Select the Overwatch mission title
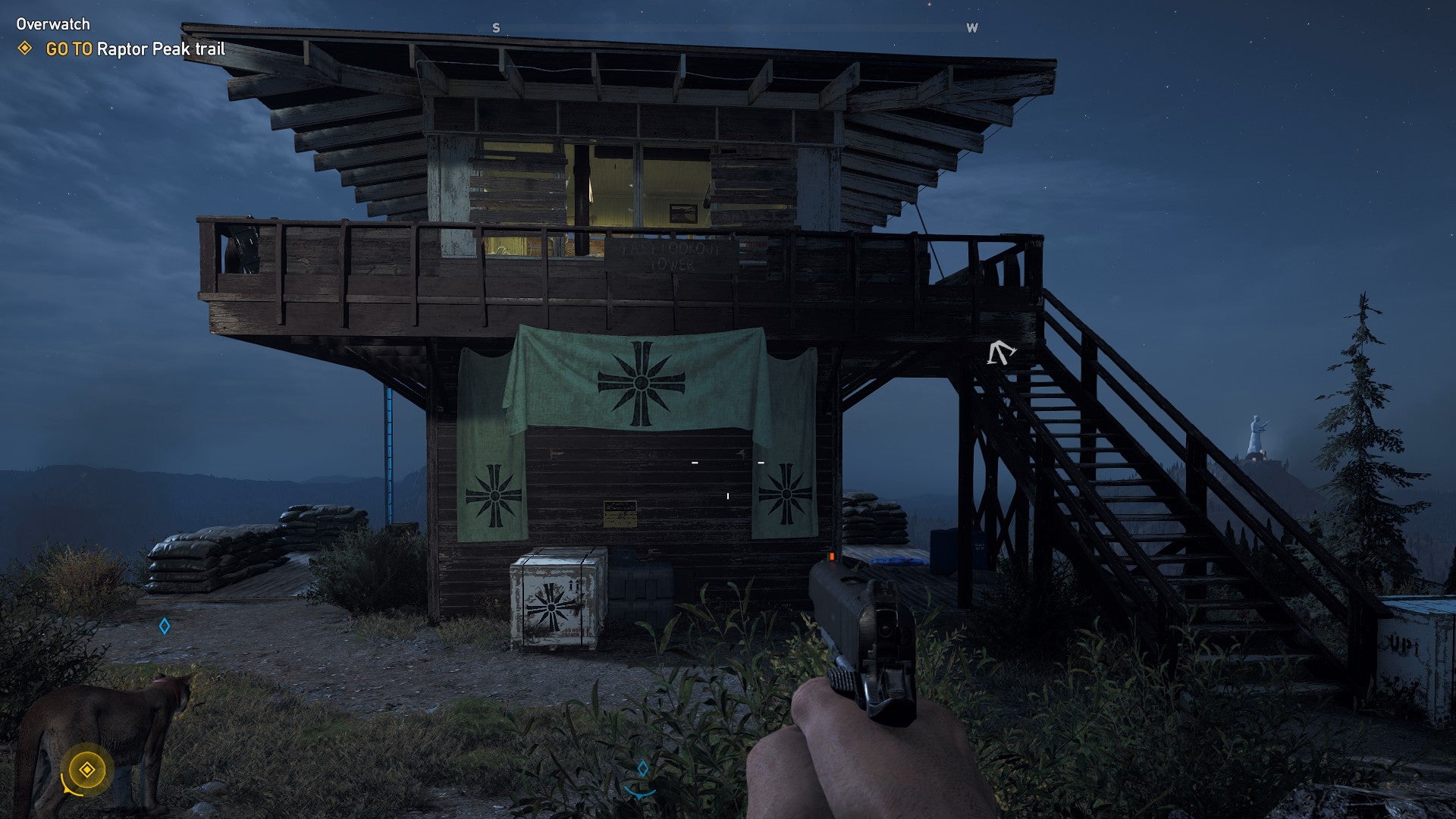The height and width of the screenshot is (819, 1456). click(52, 24)
